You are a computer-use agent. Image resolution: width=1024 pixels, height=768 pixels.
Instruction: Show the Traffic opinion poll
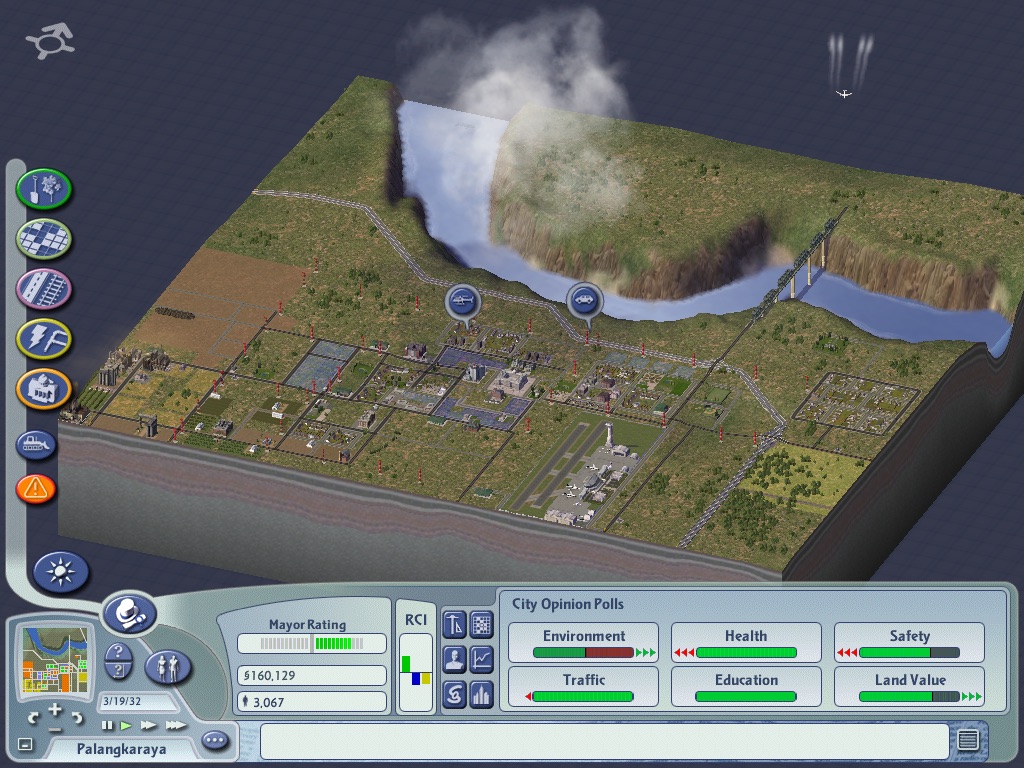(x=584, y=687)
